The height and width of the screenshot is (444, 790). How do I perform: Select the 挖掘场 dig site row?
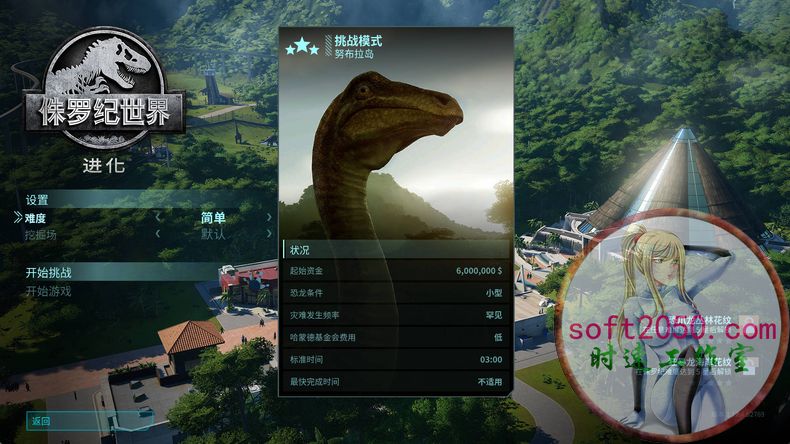pyautogui.click(x=41, y=234)
